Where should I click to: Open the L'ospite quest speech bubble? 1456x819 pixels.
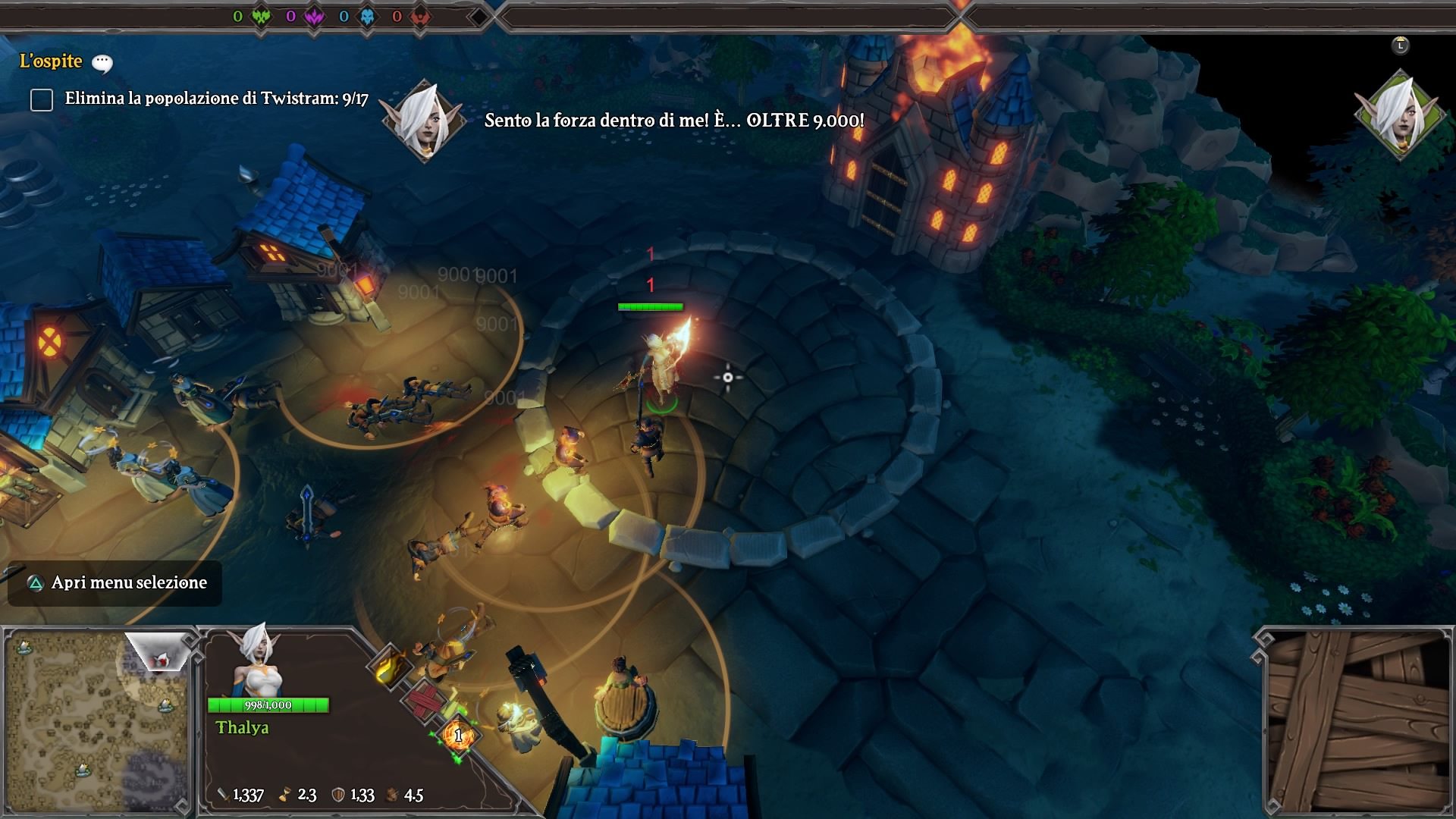tap(102, 63)
